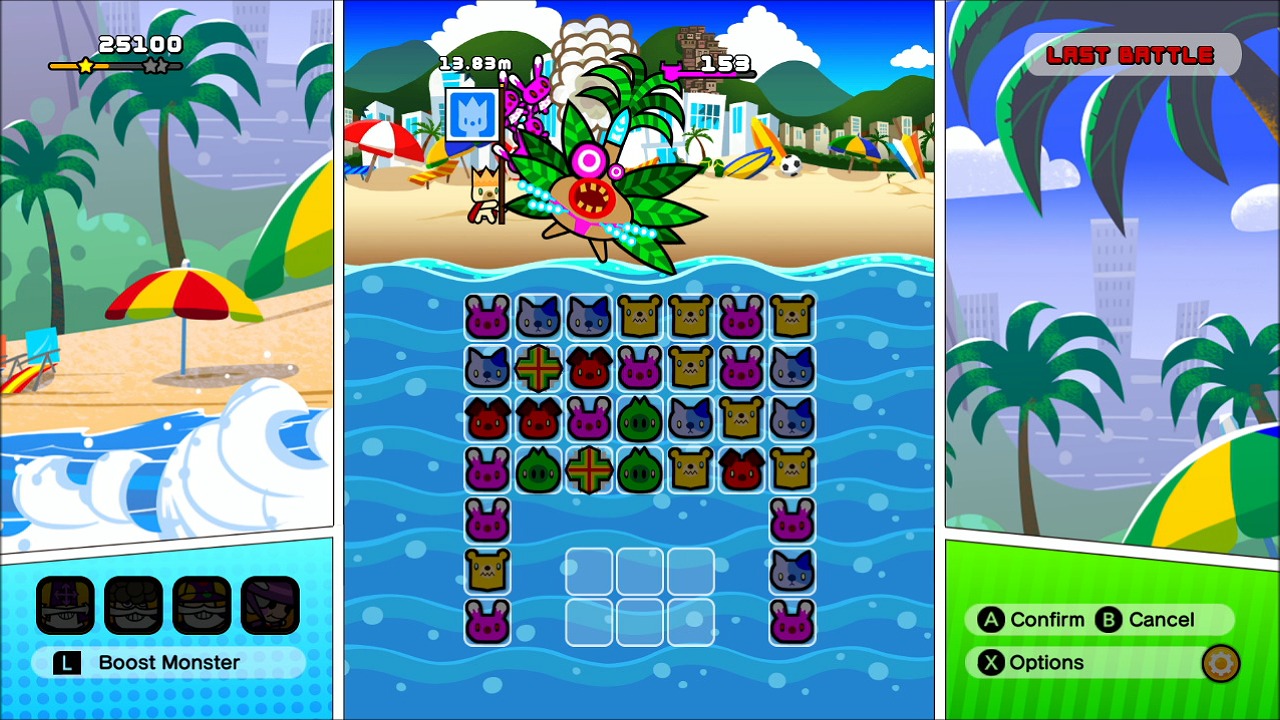Click the Last Battle banner
Screen dimensions: 1280x720
click(x=1131, y=55)
